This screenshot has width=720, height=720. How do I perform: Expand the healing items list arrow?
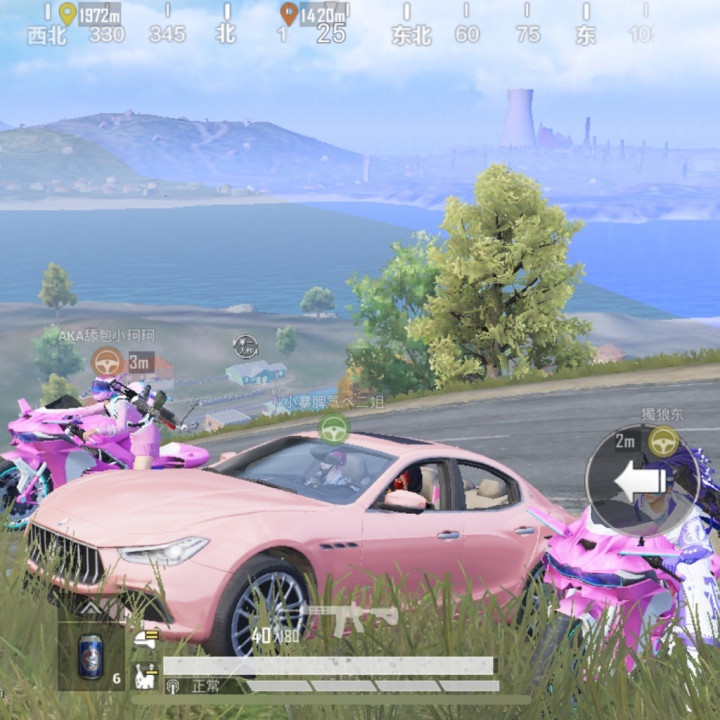(90, 607)
